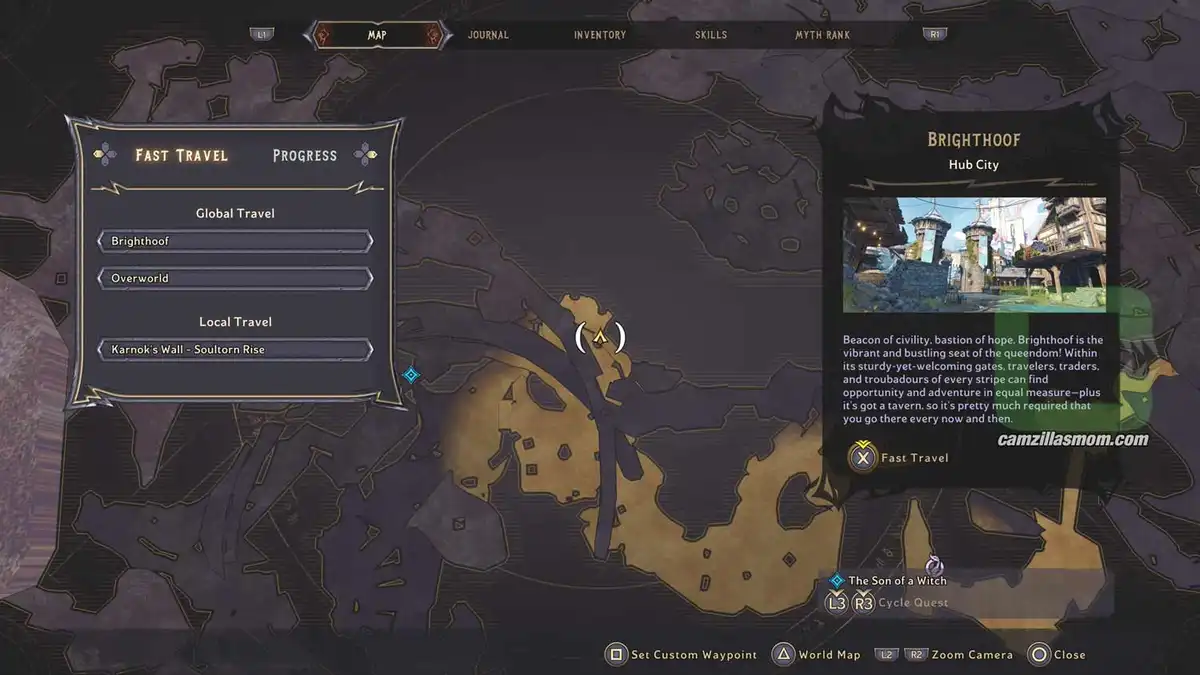Select the Fast Travel panel tab
The image size is (1200, 675).
181,155
